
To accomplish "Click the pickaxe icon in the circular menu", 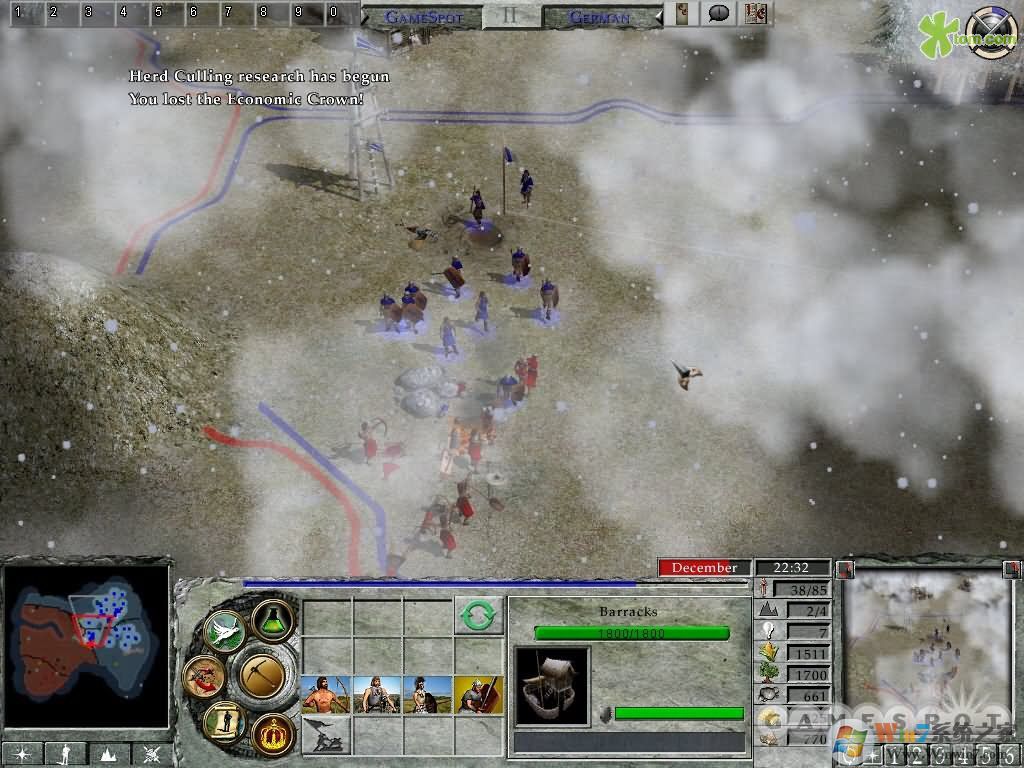I will pos(263,676).
